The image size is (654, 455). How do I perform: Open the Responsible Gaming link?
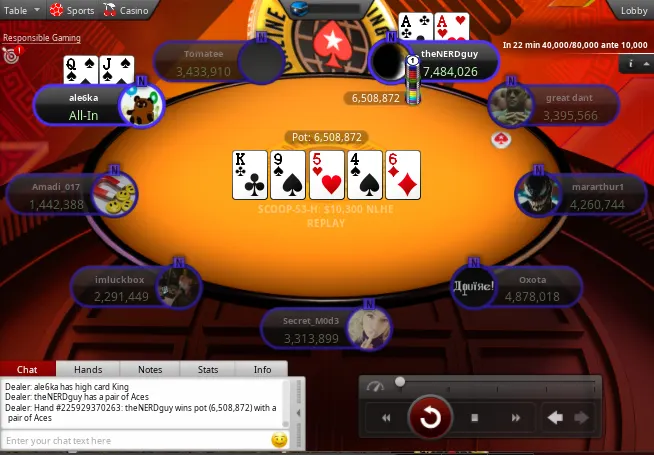click(x=42, y=38)
